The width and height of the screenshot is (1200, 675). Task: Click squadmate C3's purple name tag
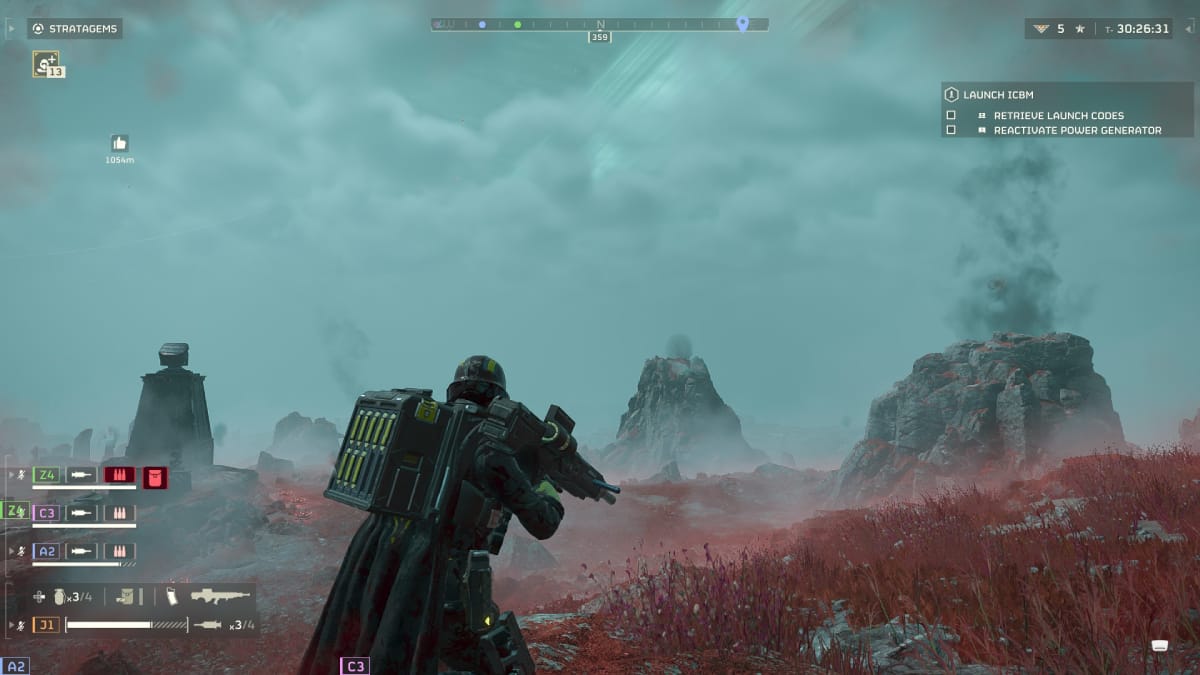pos(47,513)
